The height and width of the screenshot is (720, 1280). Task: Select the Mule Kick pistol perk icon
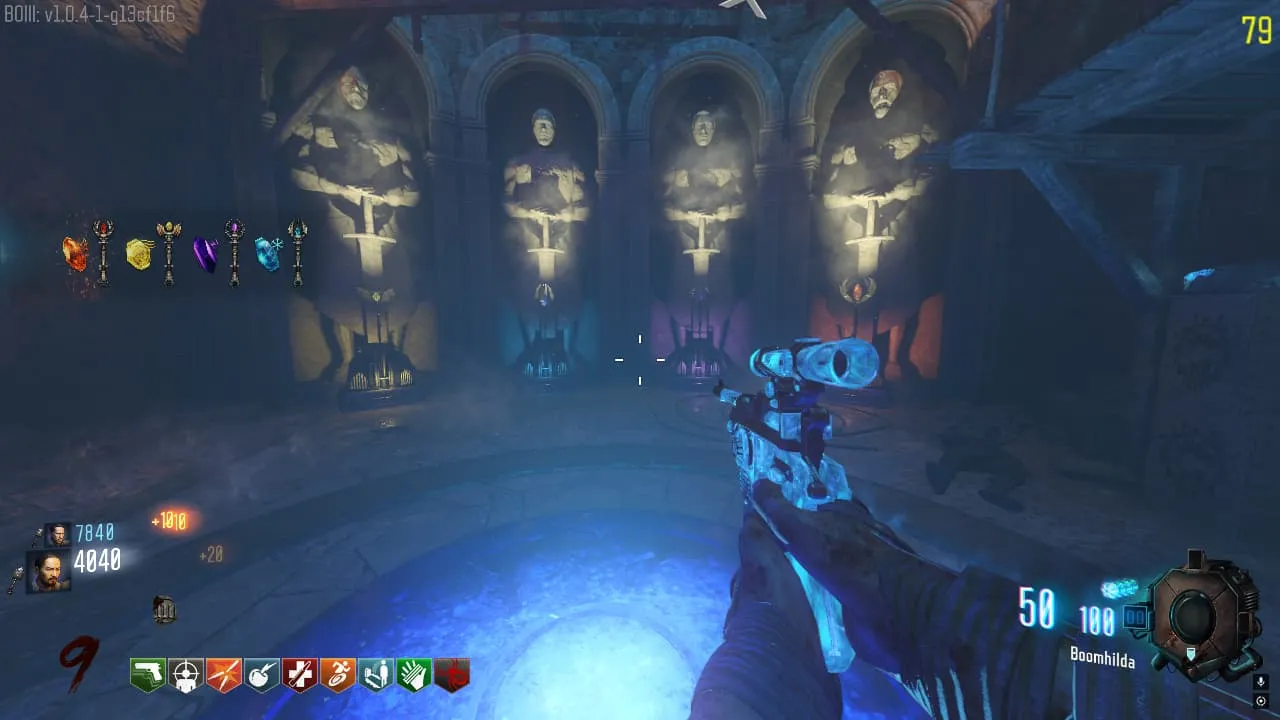(148, 675)
